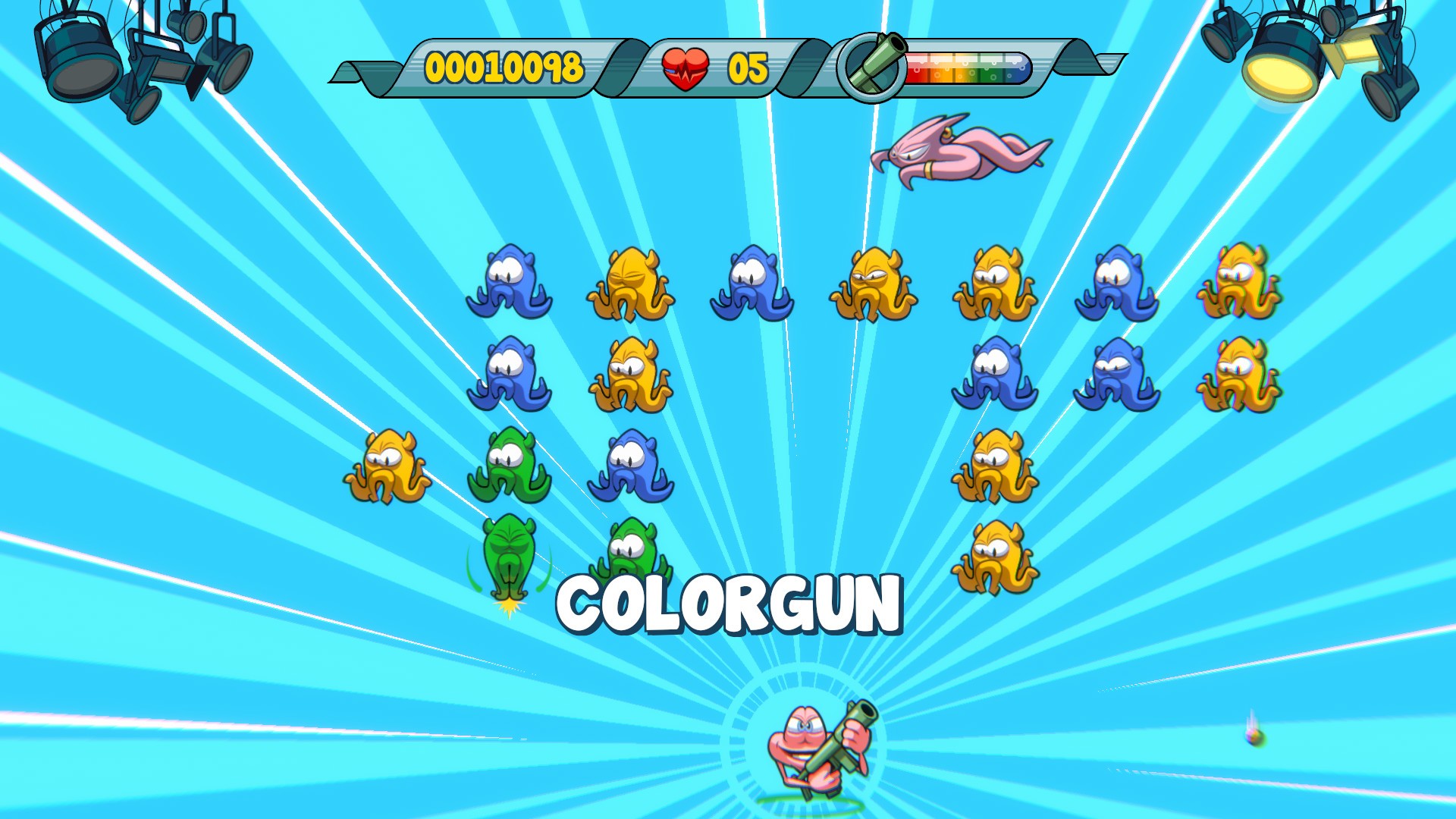Viewport: 1456px width, 819px height.
Task: Click the pink squid boss flying overhead
Action: [959, 152]
